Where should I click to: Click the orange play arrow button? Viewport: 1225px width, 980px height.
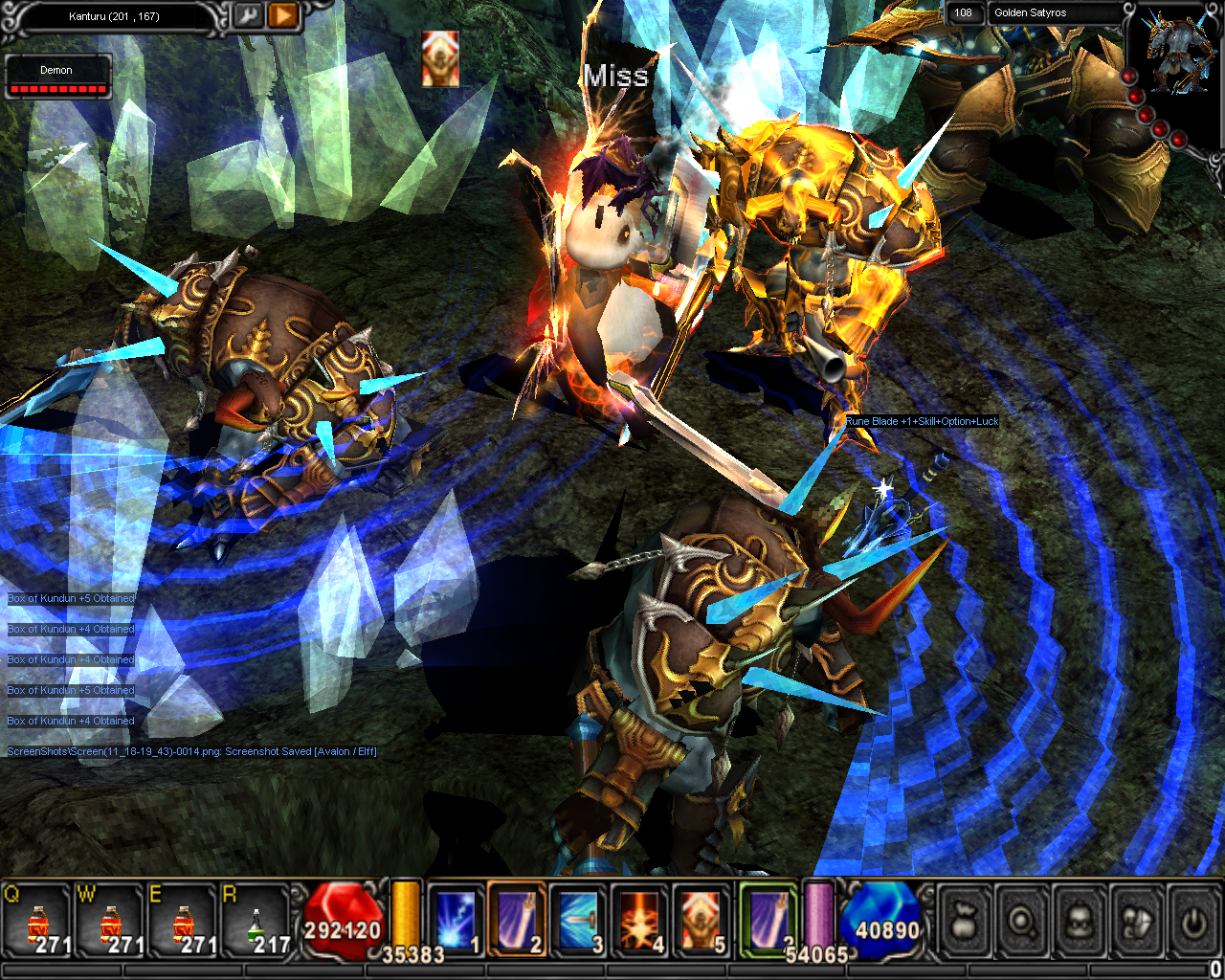pos(282,16)
